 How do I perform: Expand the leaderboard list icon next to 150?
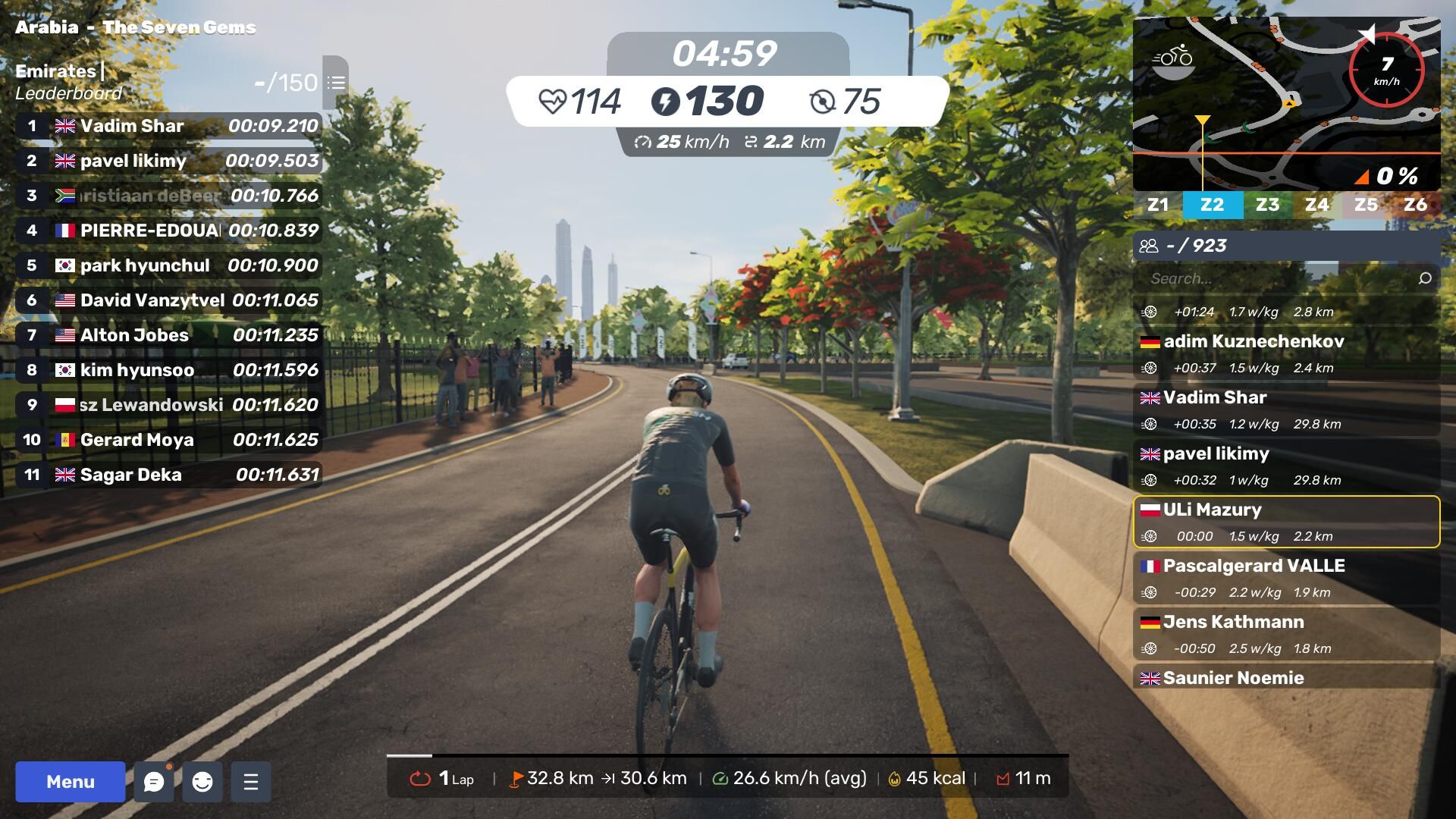tap(336, 82)
